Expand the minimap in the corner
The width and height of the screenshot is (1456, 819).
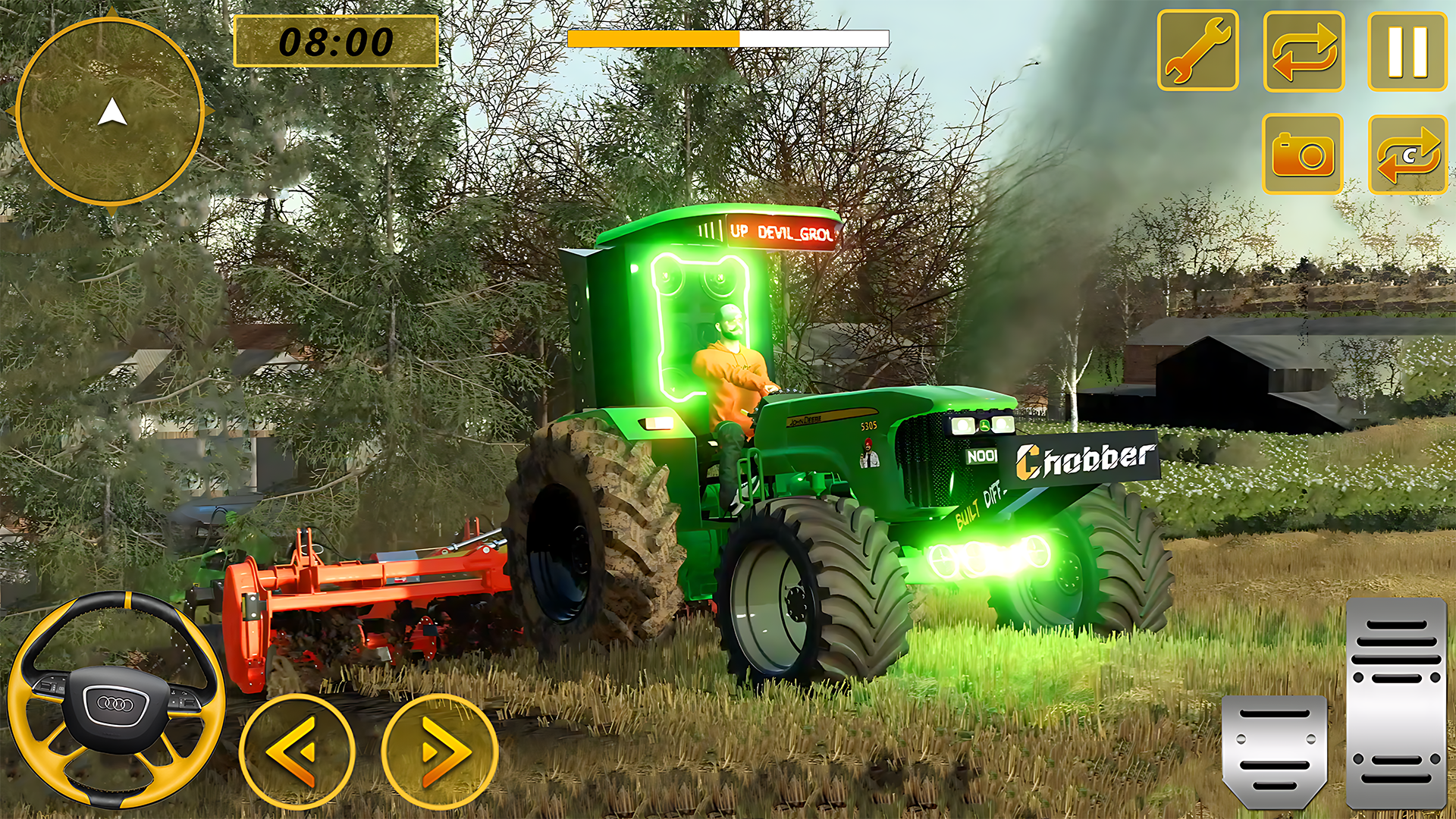pyautogui.click(x=112, y=112)
